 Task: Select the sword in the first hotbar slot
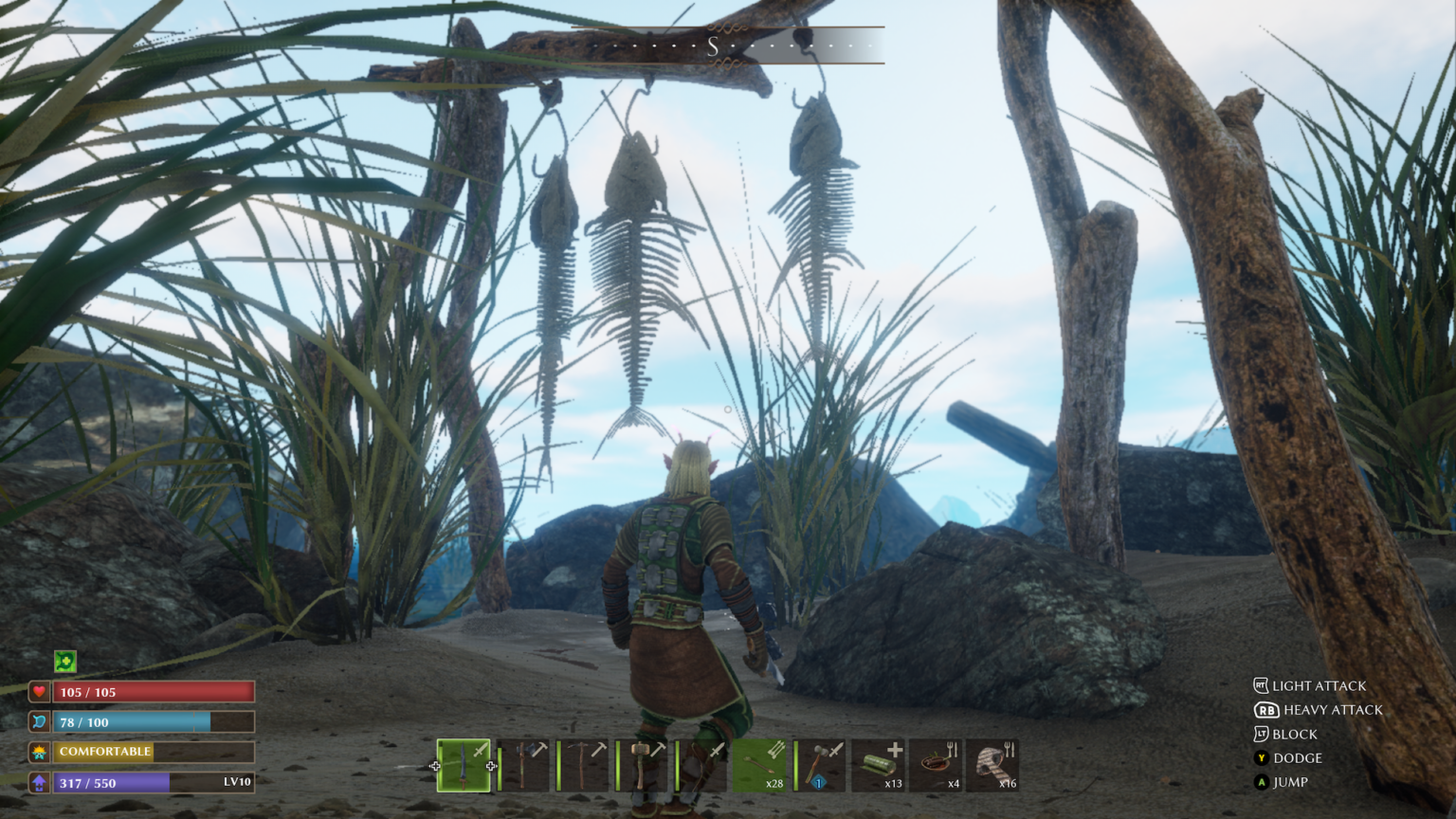pos(464,764)
